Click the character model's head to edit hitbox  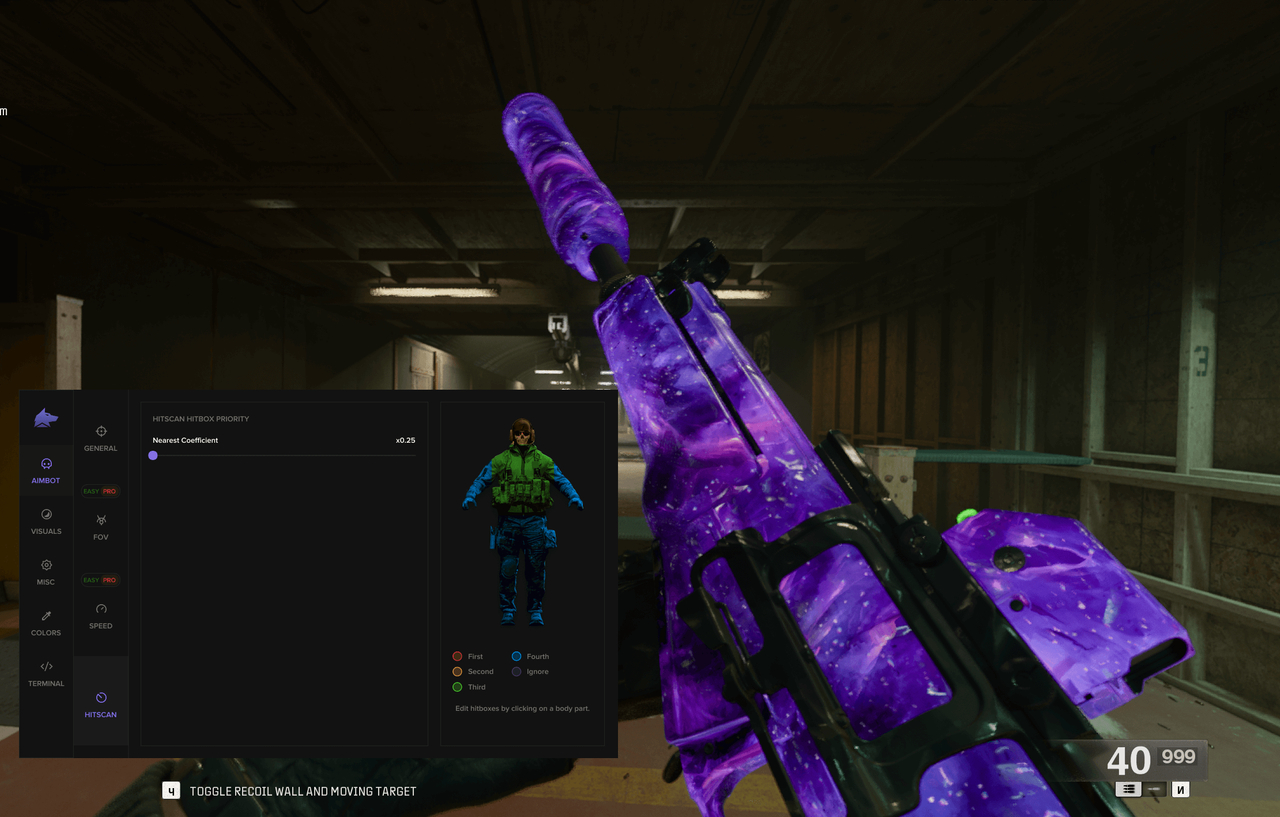[522, 432]
